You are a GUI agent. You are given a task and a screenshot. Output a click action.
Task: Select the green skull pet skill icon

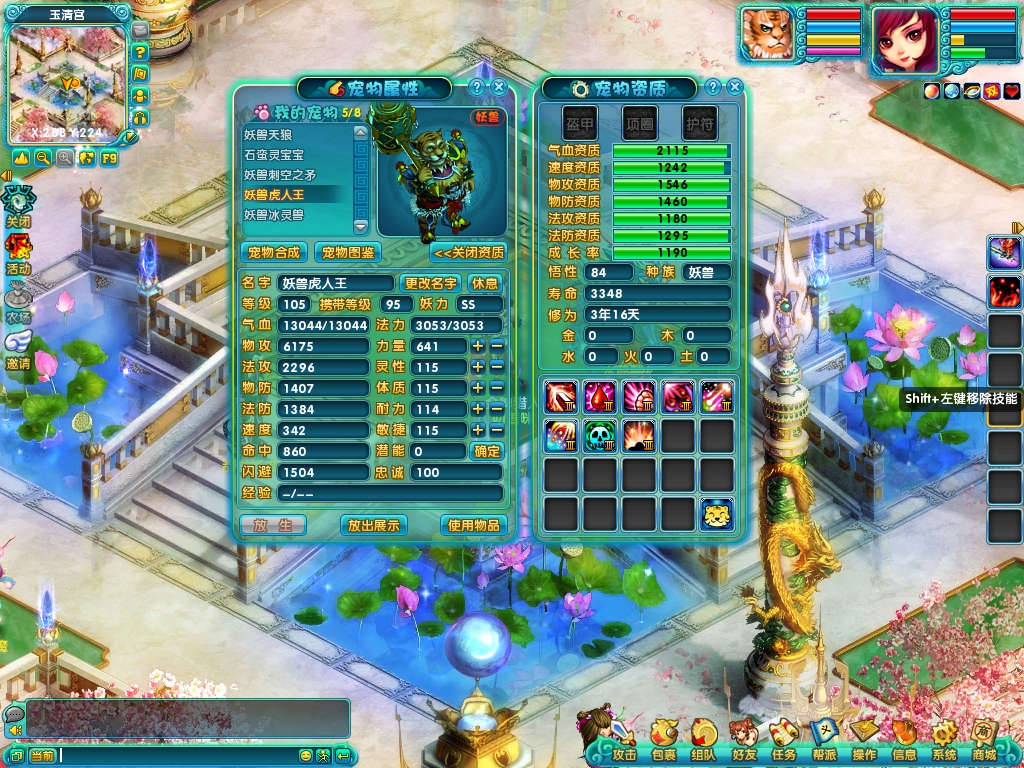point(600,435)
